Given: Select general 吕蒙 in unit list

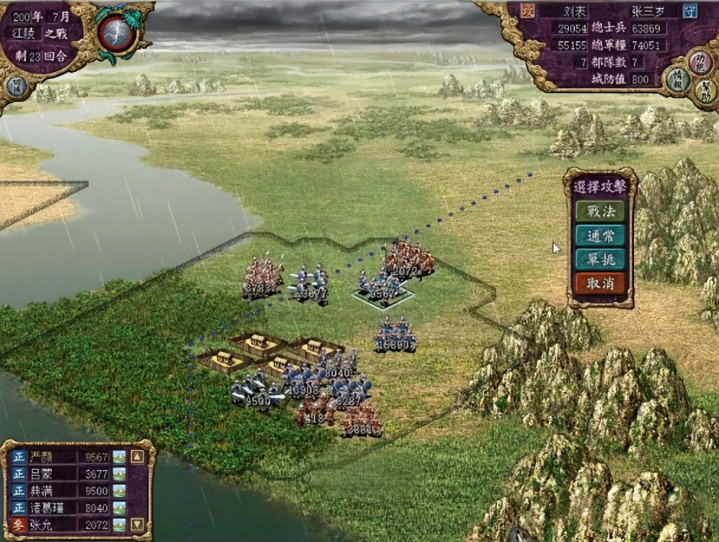Looking at the screenshot, I should 62,474.
